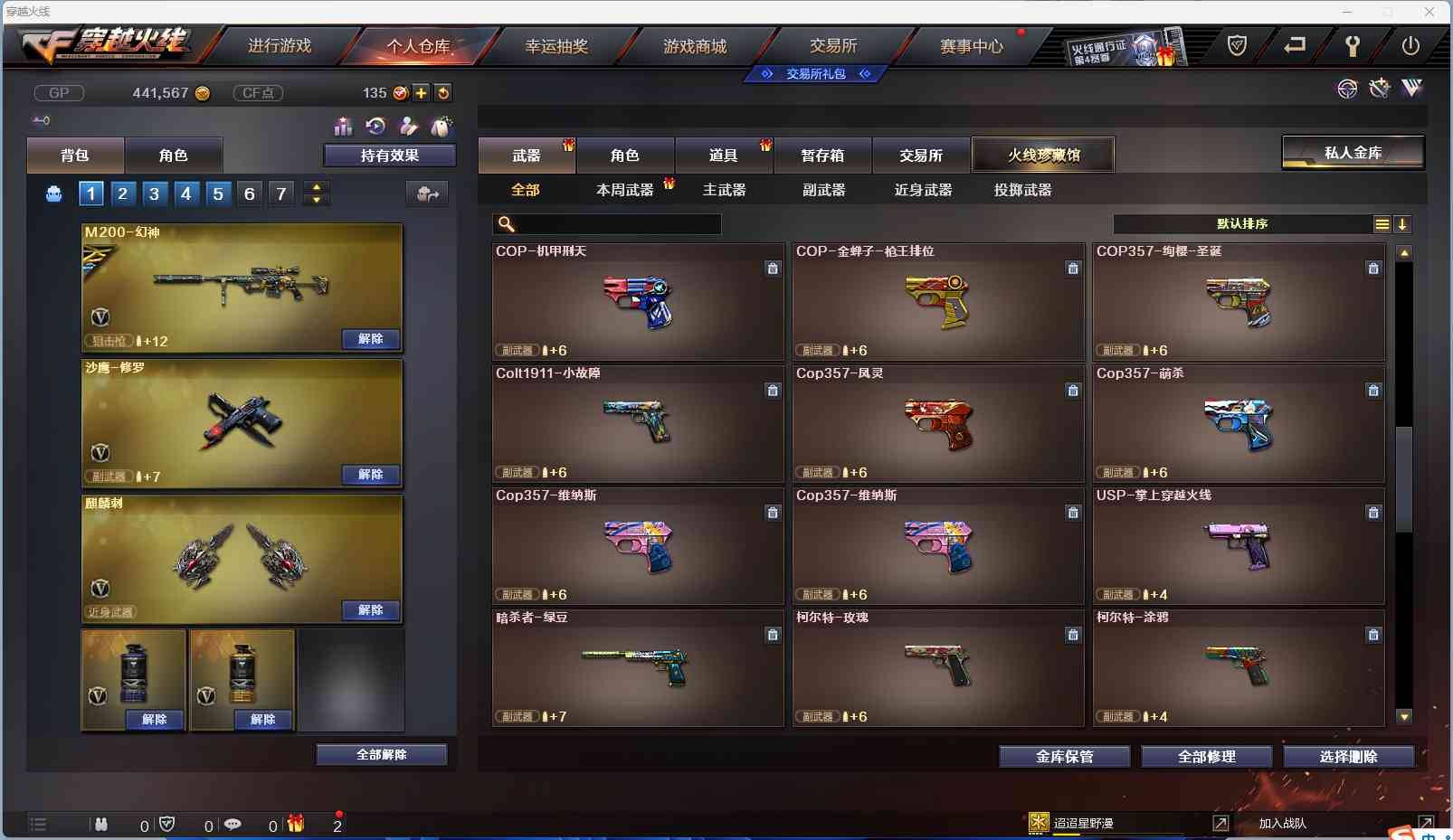The height and width of the screenshot is (840, 1453).
Task: Click 金库保管 at bottom of weapon list
Action: [1064, 757]
